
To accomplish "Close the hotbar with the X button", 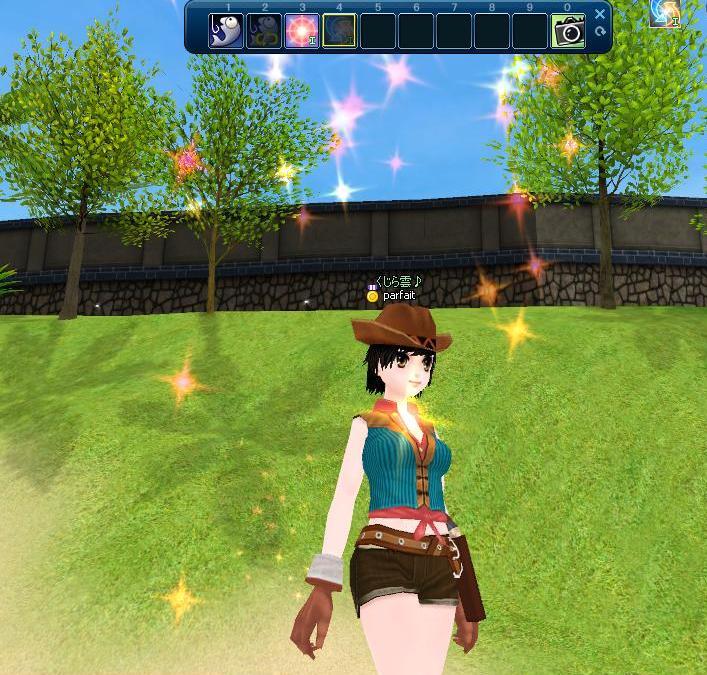I will 600,15.
